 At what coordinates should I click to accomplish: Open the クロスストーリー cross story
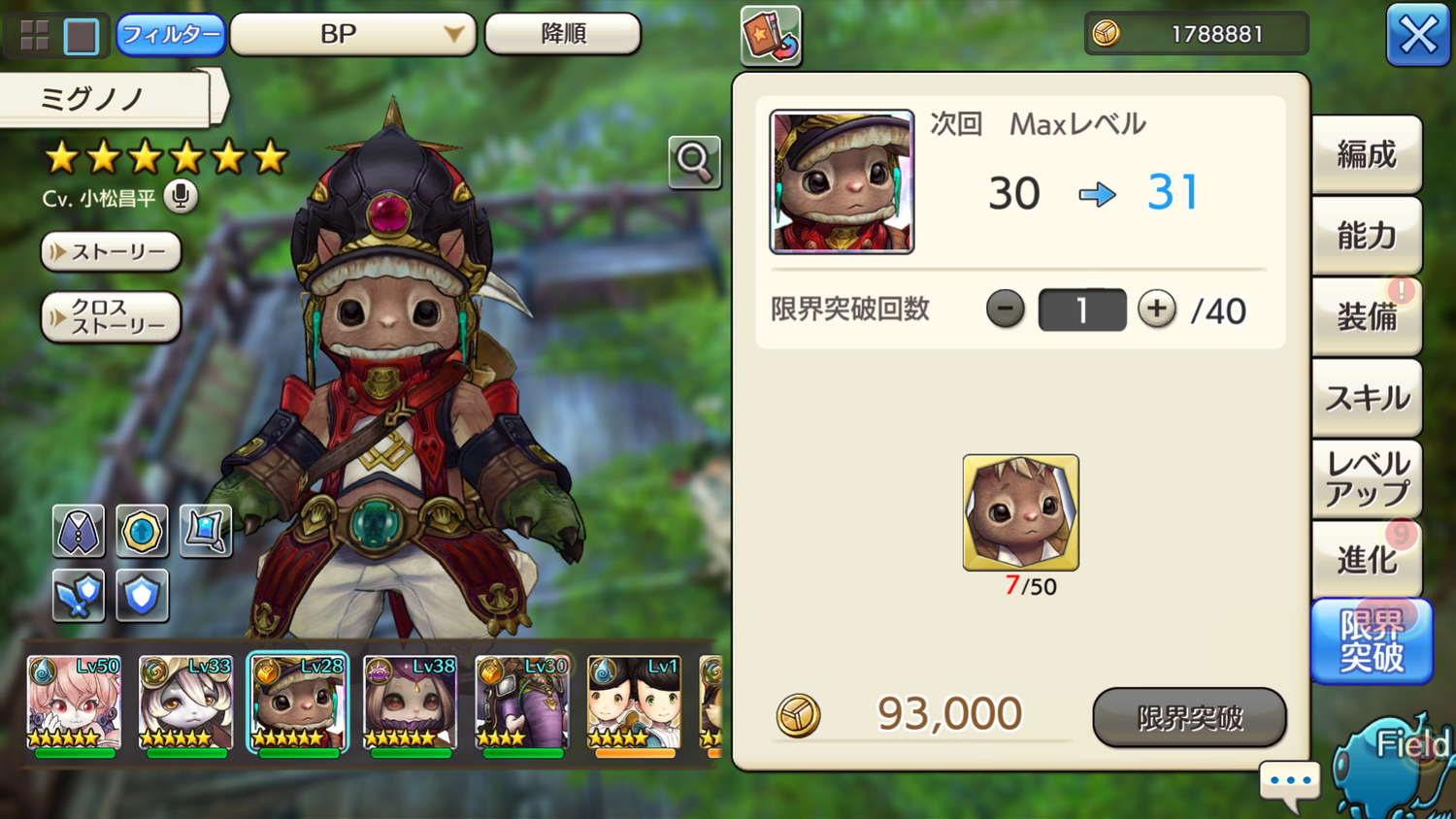[111, 317]
